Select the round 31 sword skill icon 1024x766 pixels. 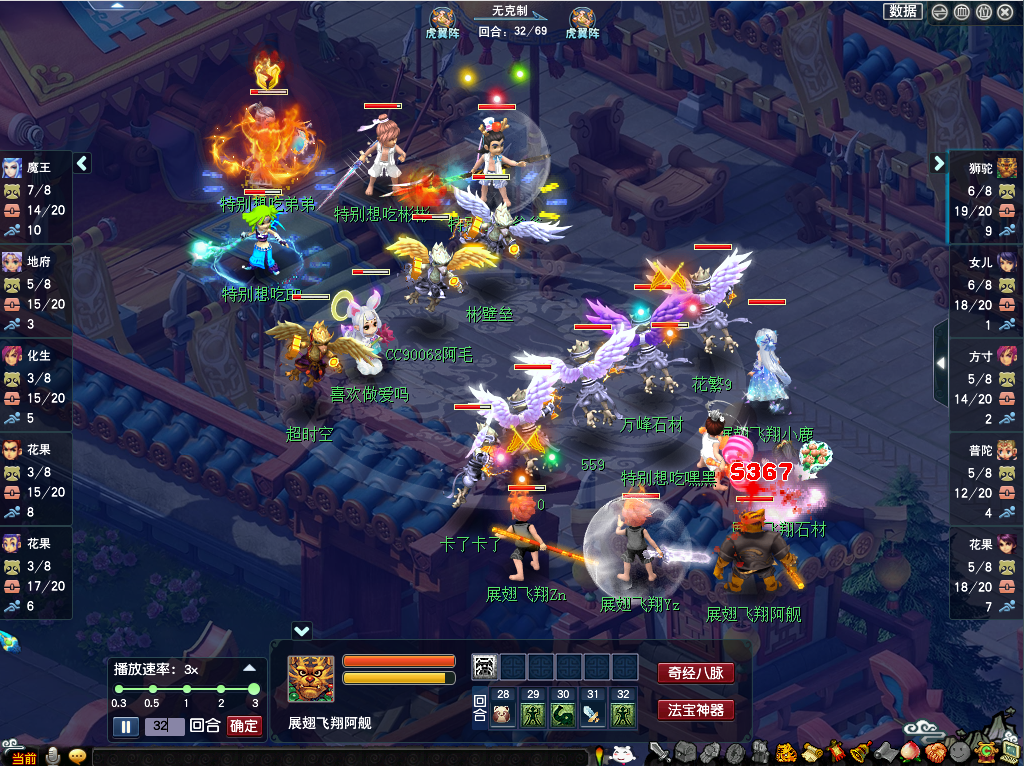point(594,714)
